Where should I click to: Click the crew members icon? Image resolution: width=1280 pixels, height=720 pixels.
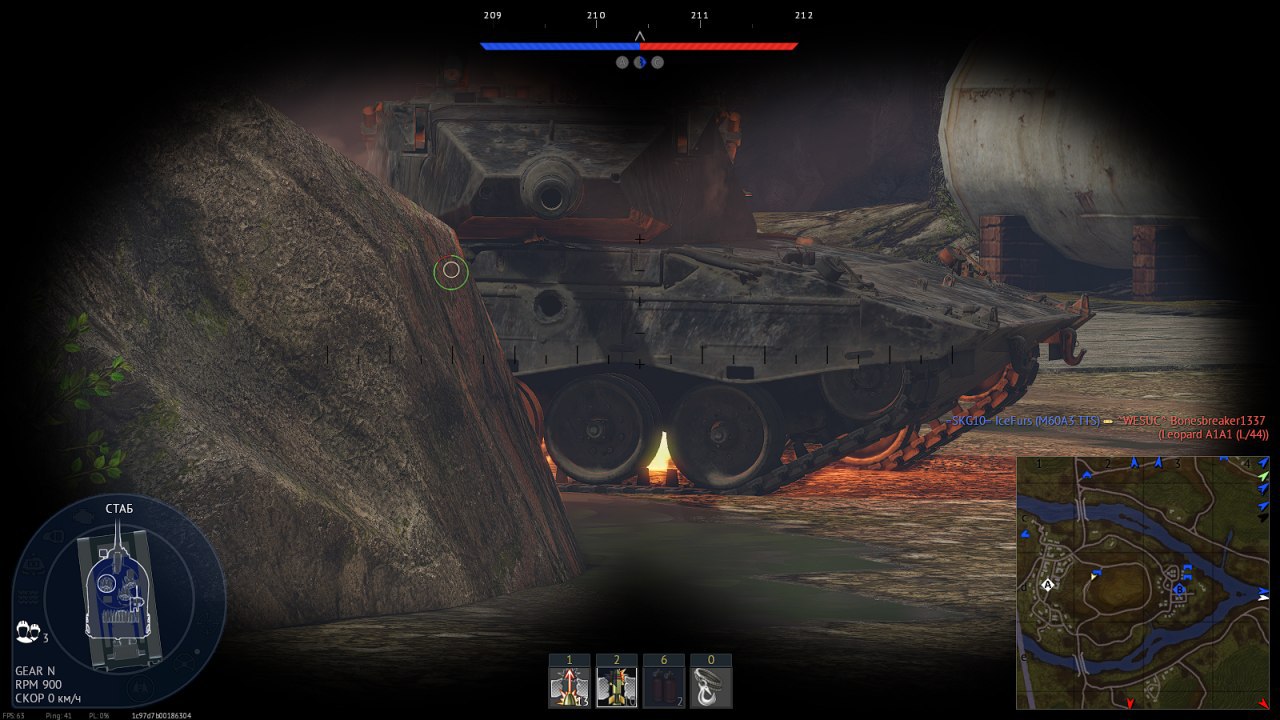pos(27,632)
